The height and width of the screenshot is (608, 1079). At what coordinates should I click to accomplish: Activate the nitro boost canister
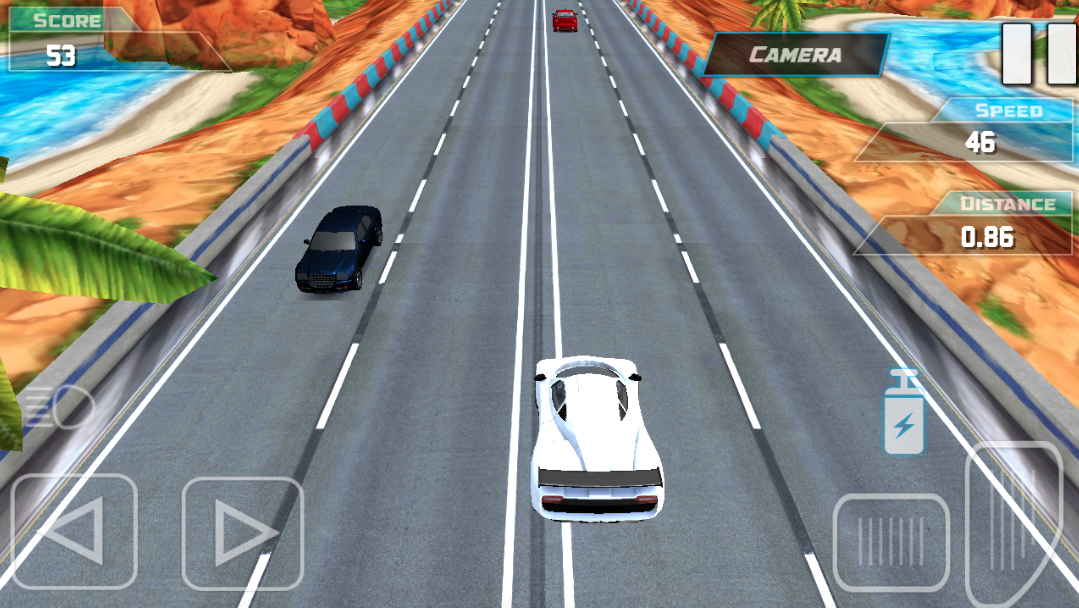(903, 414)
